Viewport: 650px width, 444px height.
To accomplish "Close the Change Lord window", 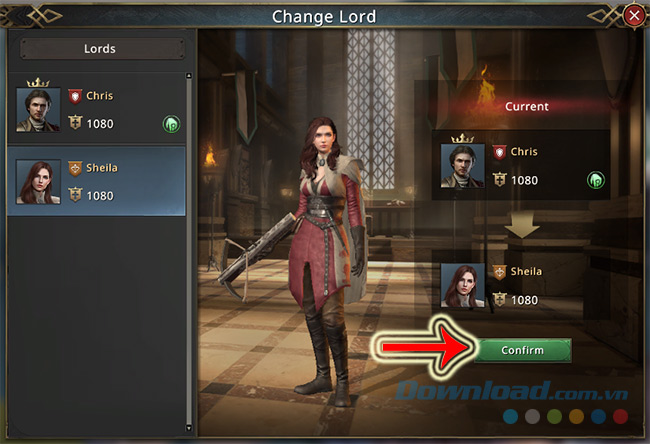I will point(633,16).
